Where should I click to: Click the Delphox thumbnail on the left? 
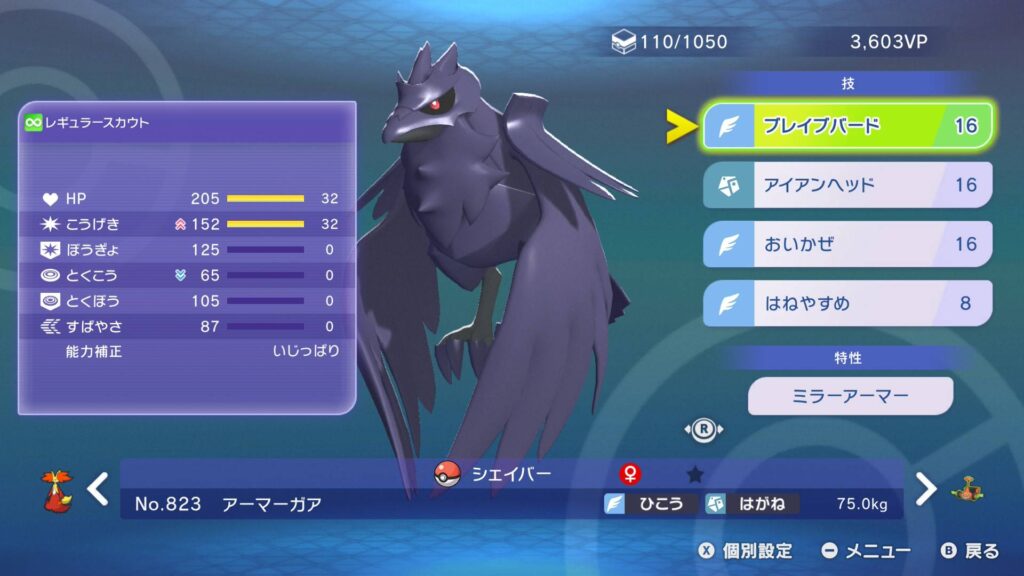coord(57,490)
